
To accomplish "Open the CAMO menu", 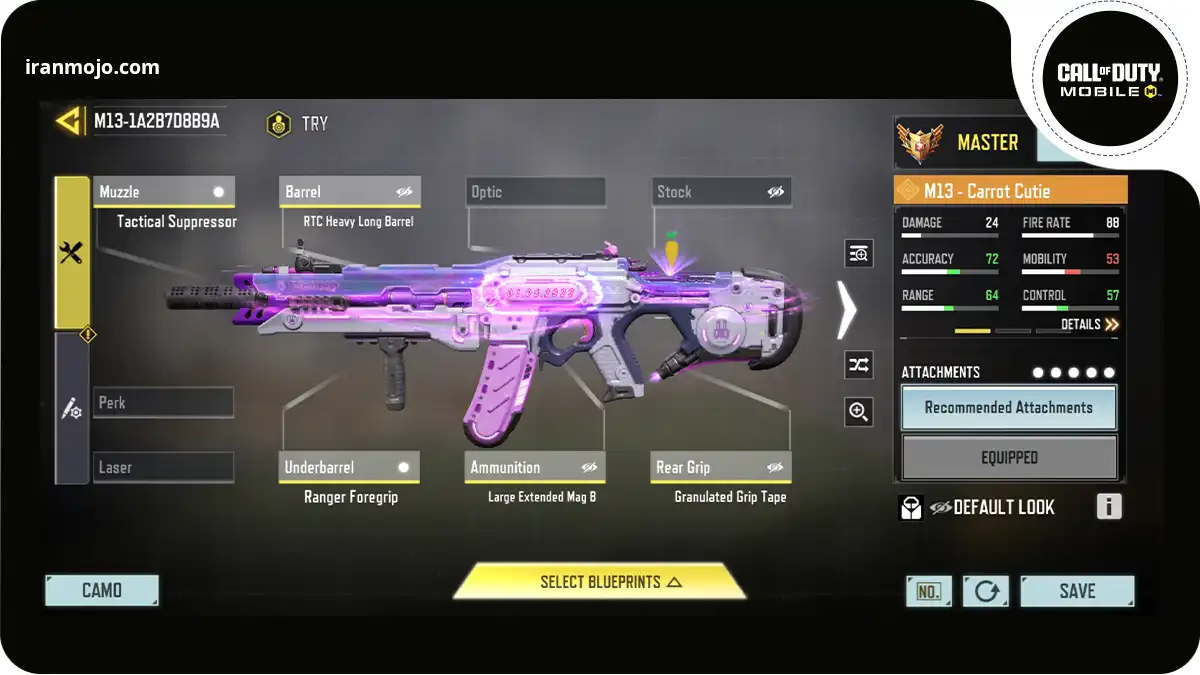I will [x=102, y=591].
